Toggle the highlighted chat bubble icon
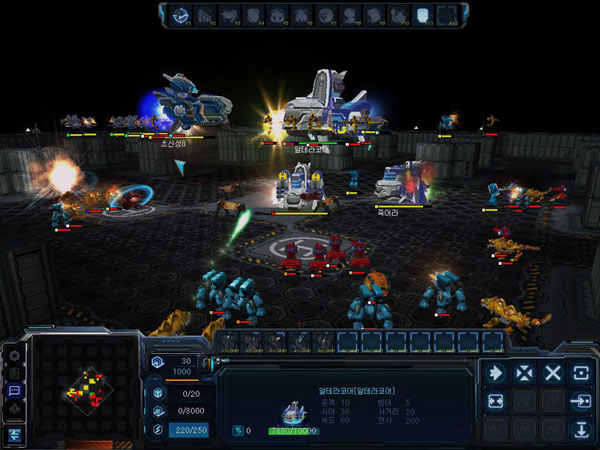This screenshot has width=600, height=450. (x=14, y=390)
